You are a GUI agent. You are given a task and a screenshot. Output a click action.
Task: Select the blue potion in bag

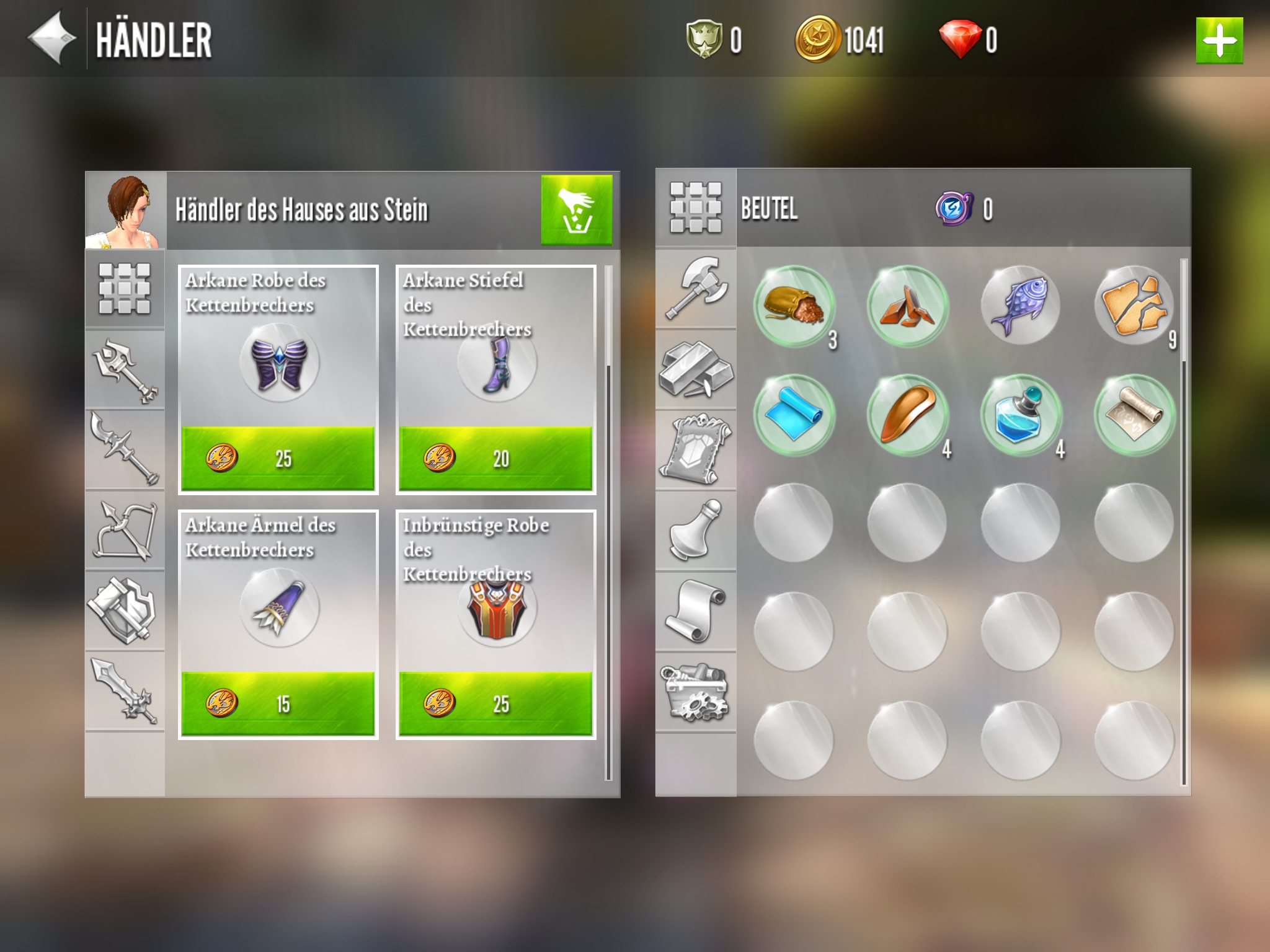[x=1020, y=415]
